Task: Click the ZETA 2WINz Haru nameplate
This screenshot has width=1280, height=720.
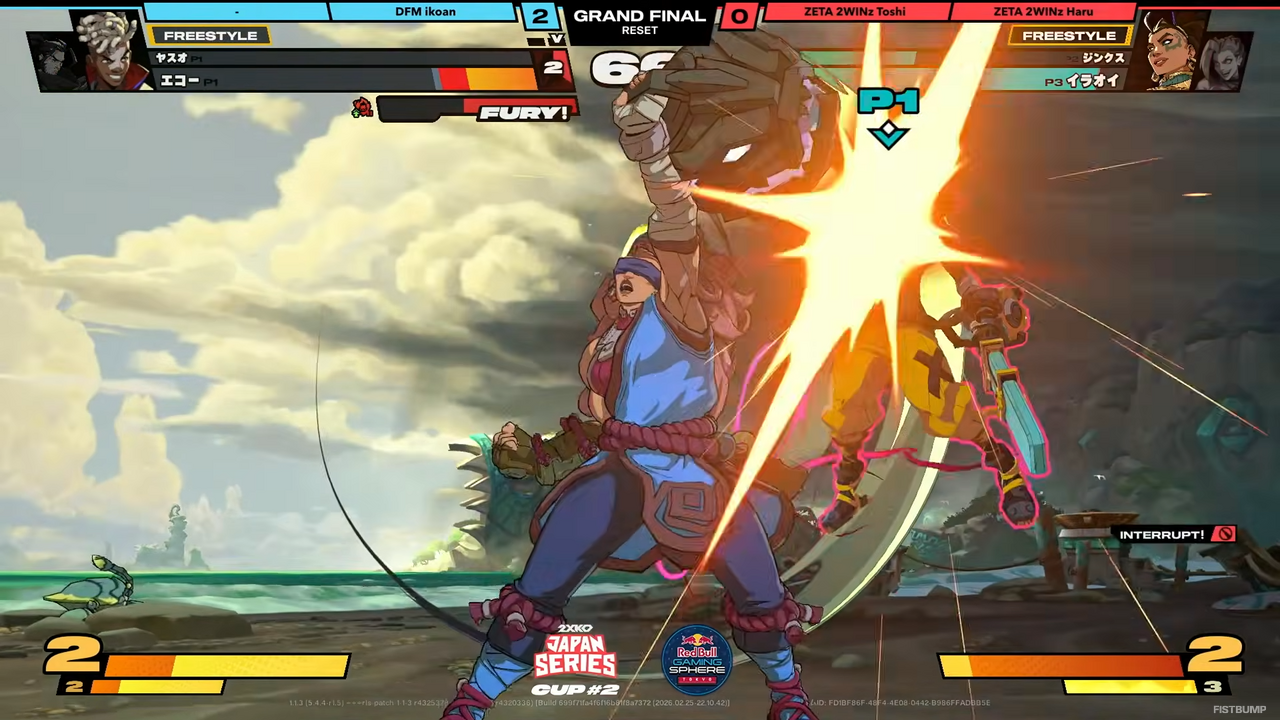Action: tap(1042, 11)
